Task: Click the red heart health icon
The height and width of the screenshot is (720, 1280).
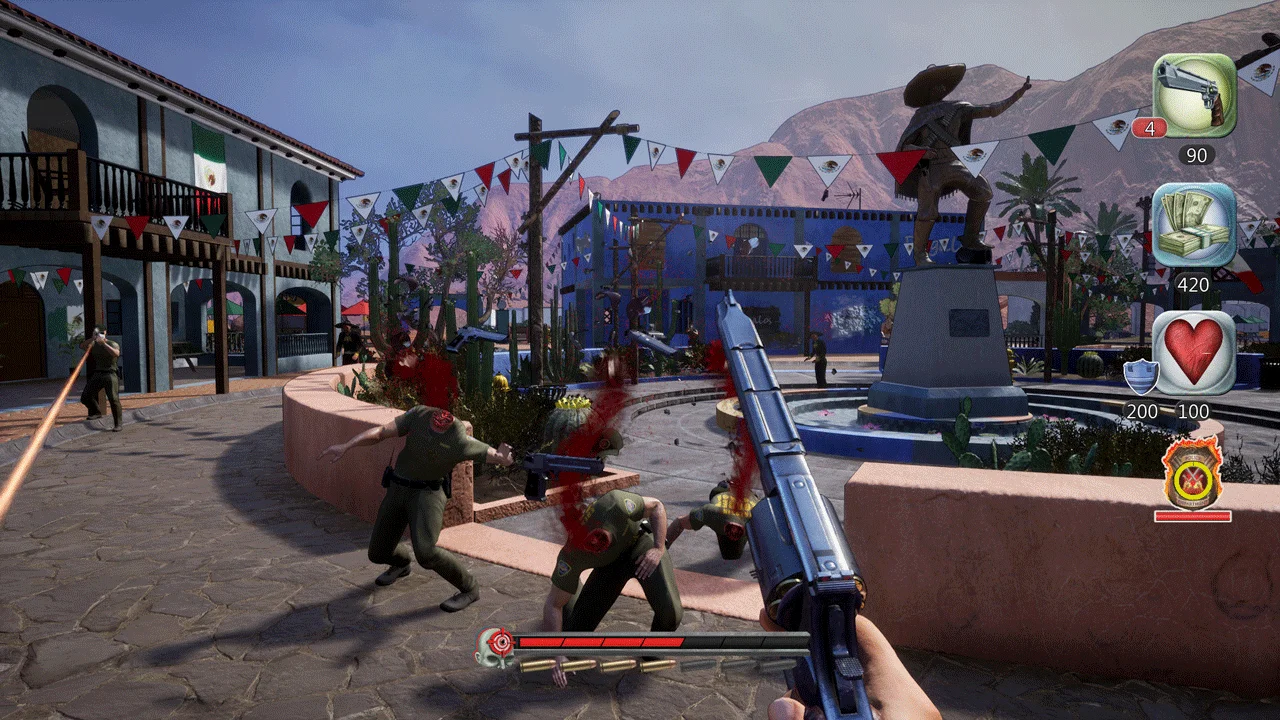Action: 1194,352
